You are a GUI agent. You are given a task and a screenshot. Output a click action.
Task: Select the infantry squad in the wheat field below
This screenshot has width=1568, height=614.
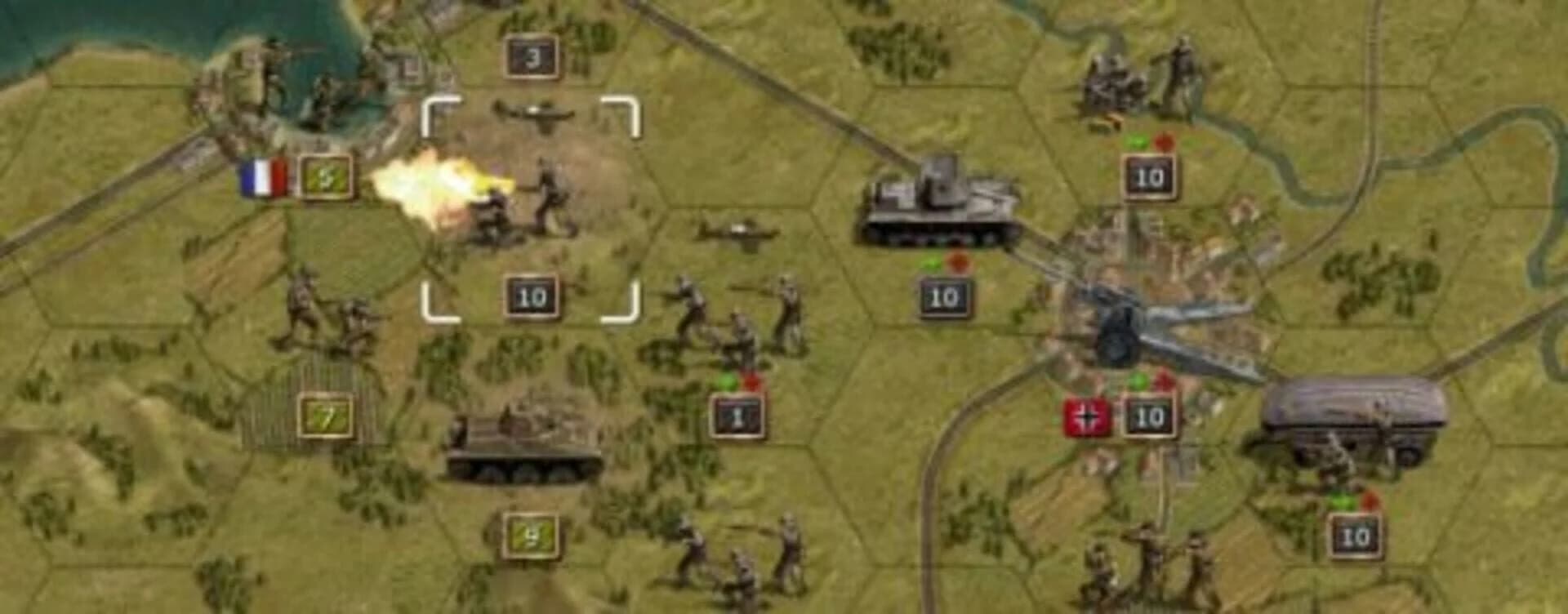coord(735,563)
